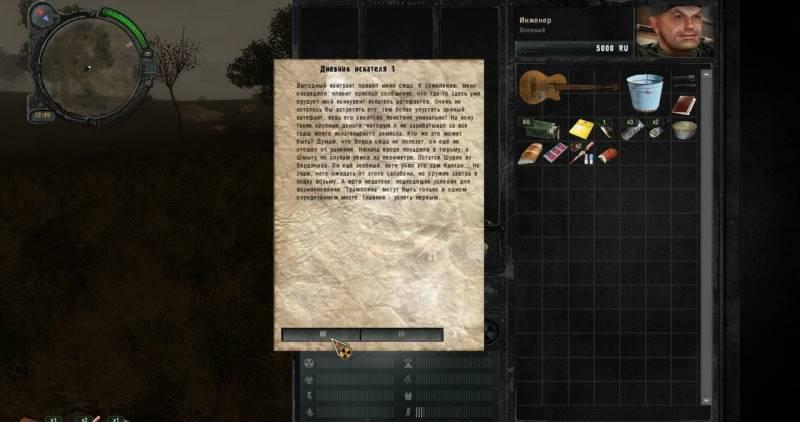Select the bread loaf item
This screenshot has width=800, height=422.
point(531,154)
